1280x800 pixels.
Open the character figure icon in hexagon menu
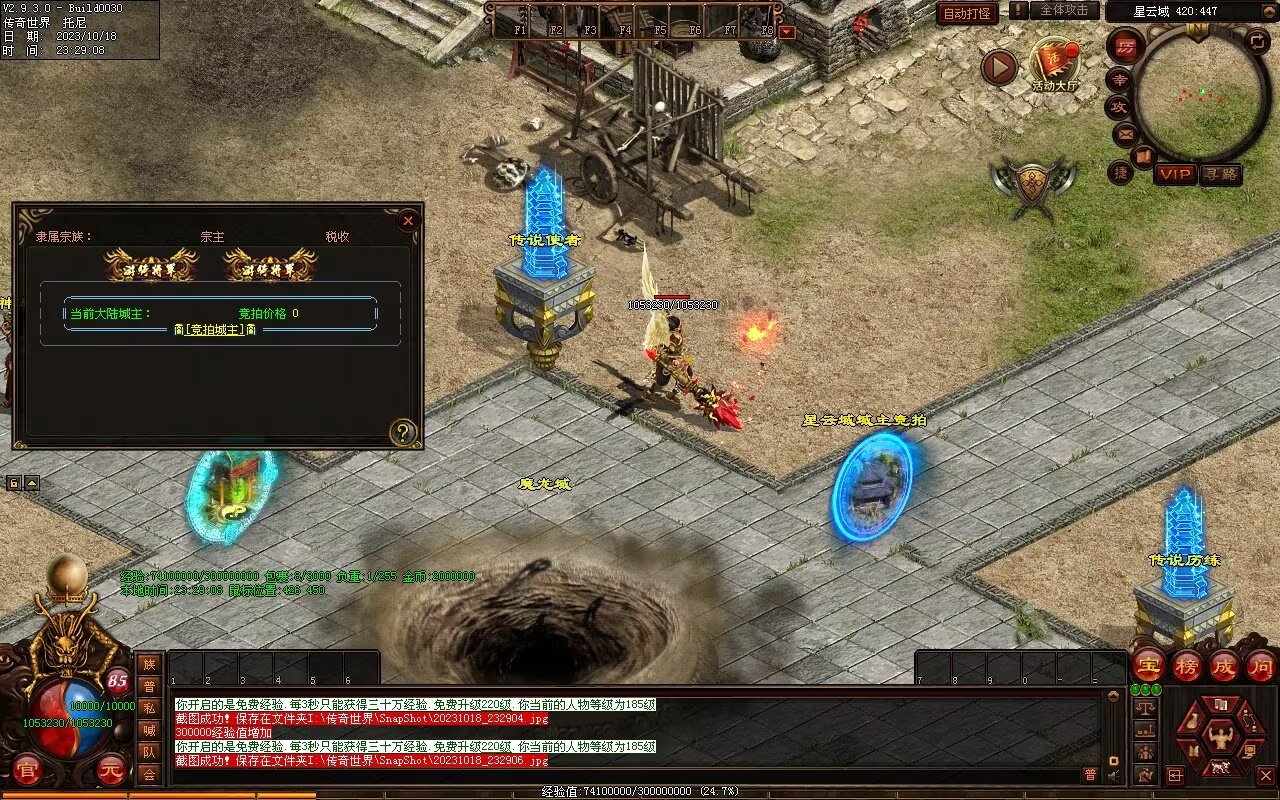(x=1220, y=737)
